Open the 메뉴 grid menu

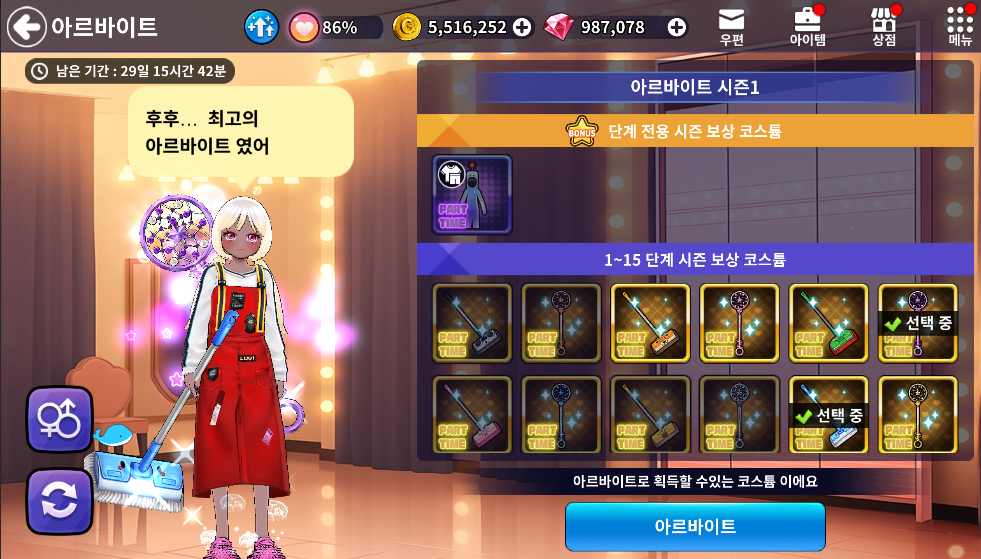[960, 26]
